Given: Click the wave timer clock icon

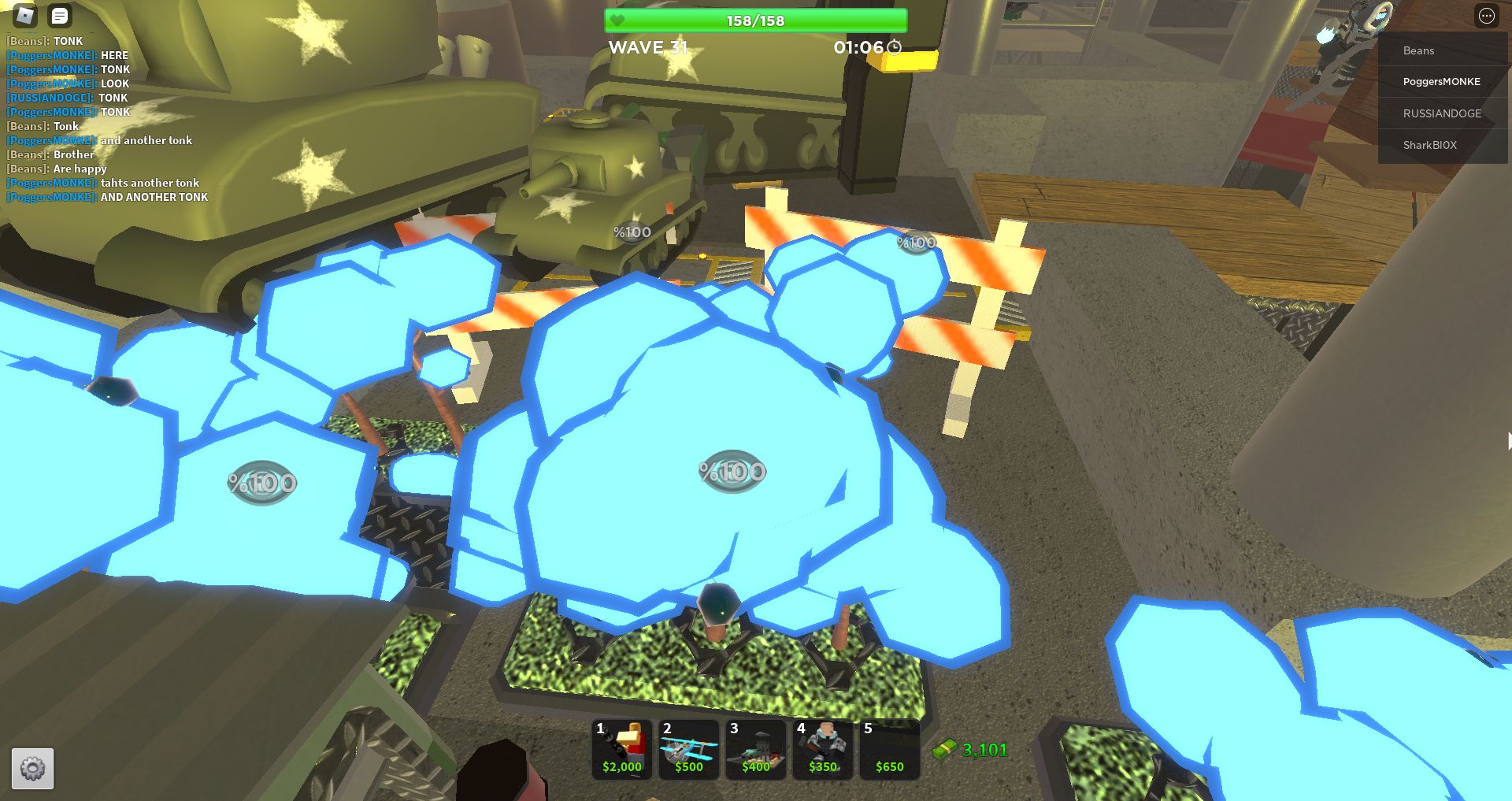Looking at the screenshot, I should click(895, 47).
